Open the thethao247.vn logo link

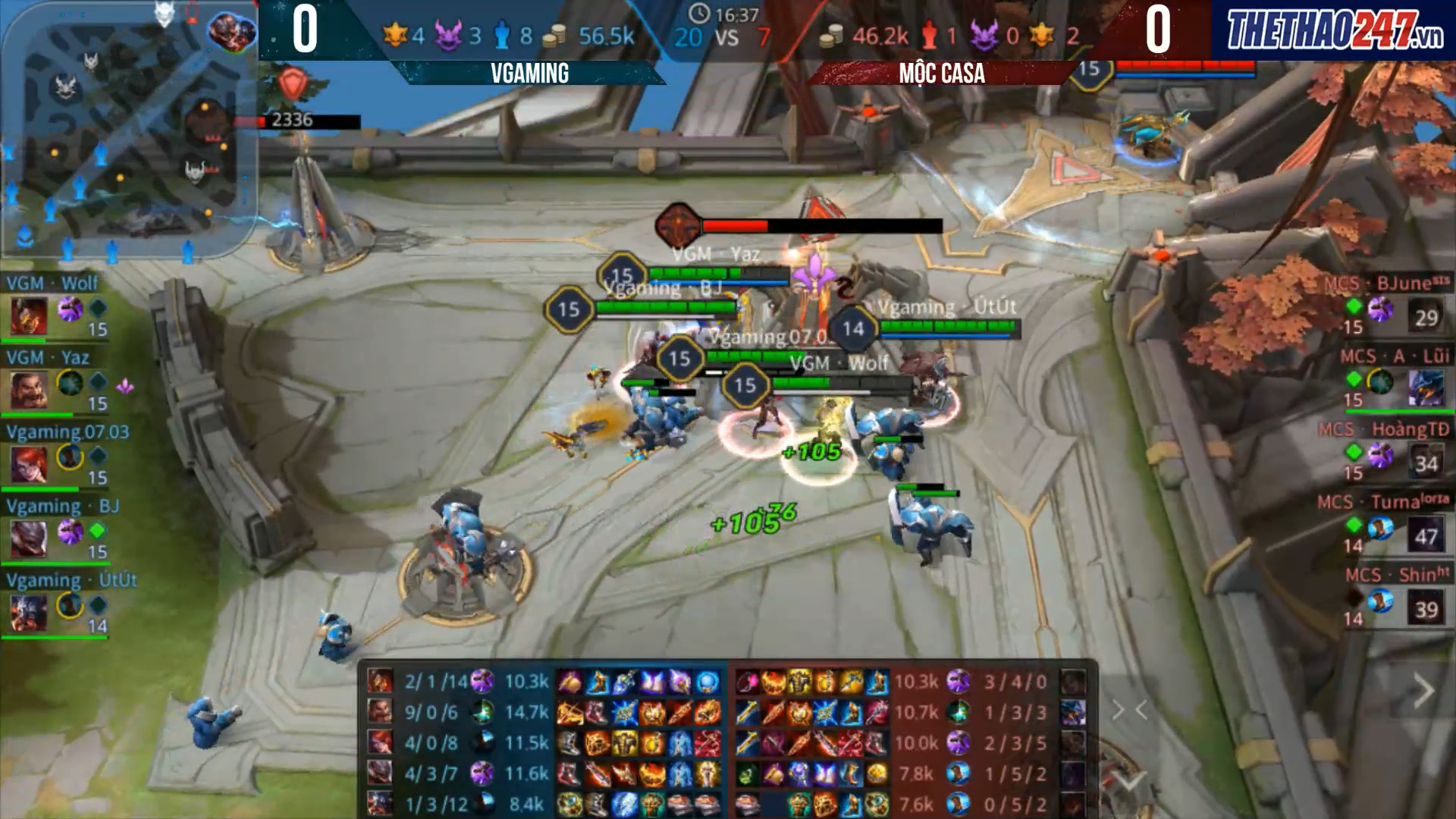tap(1334, 30)
